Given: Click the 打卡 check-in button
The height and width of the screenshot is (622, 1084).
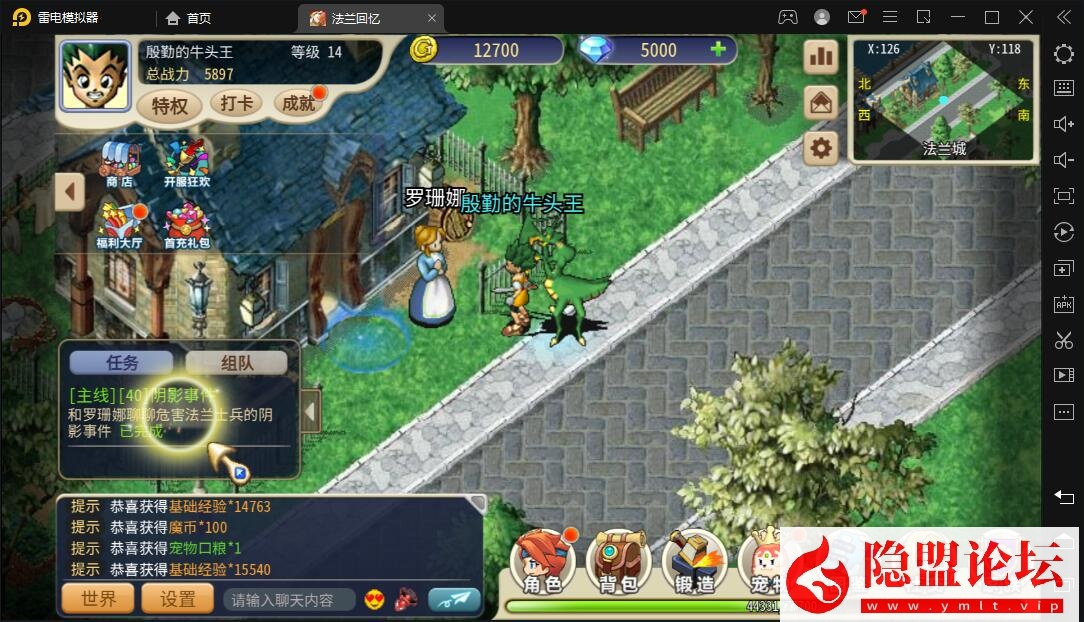Looking at the screenshot, I should coord(236,103).
